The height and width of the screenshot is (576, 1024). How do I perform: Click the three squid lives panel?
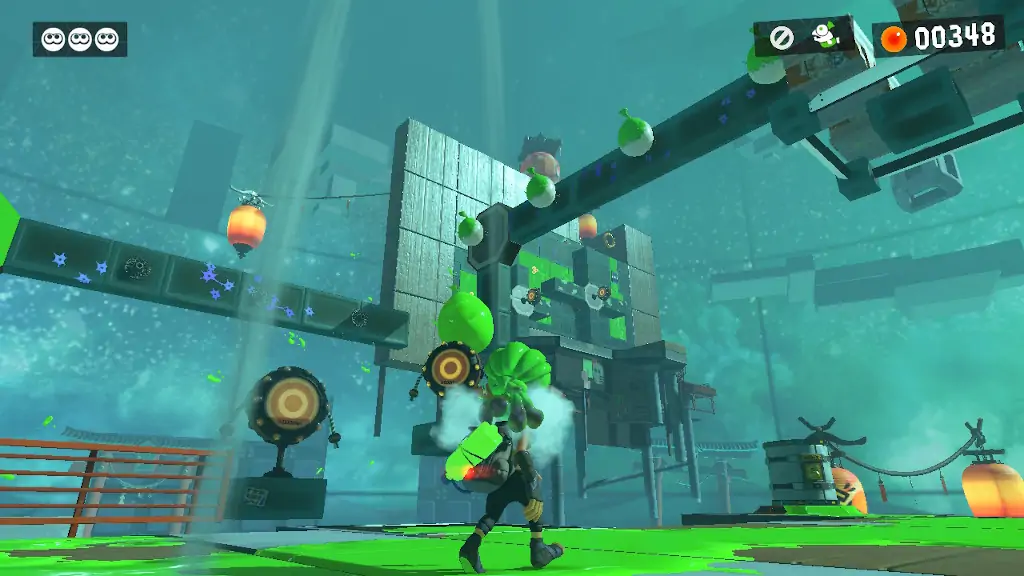coord(80,39)
